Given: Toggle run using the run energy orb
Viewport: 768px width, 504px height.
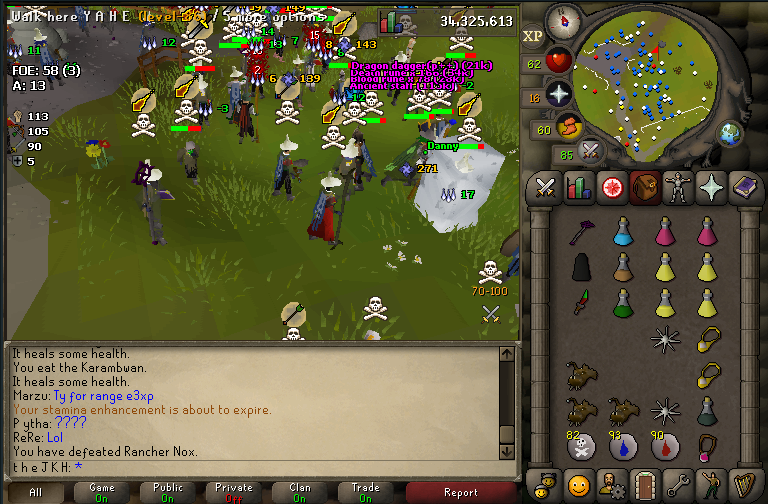Looking at the screenshot, I should click(570, 126).
